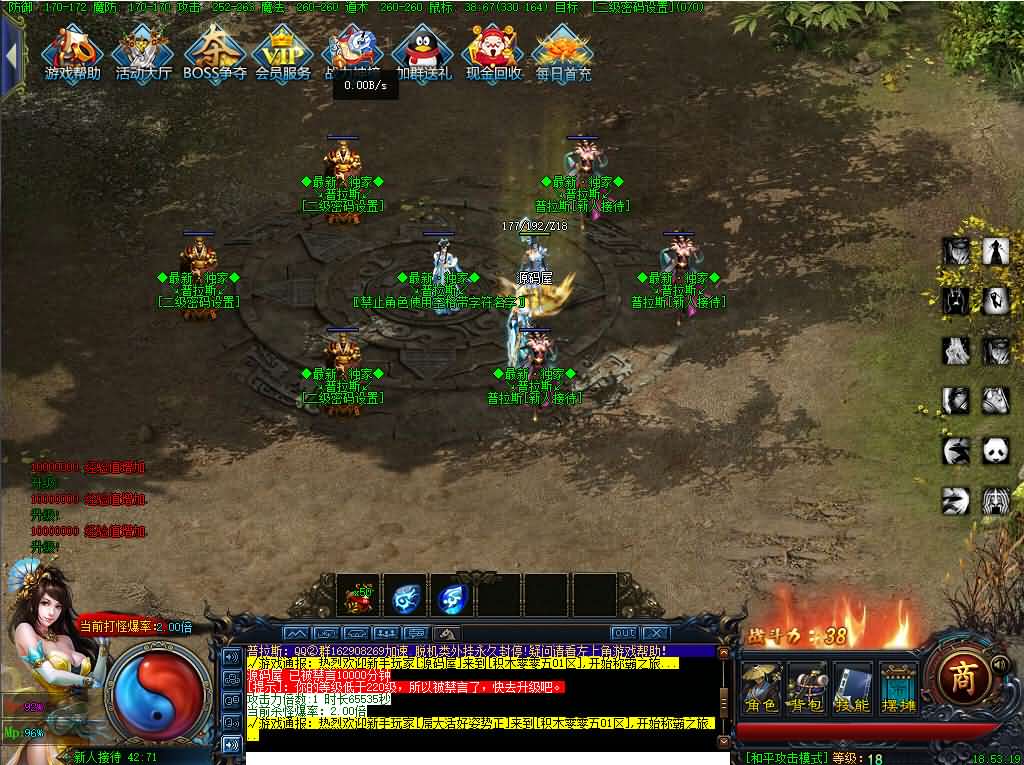Open the 技能 skills book
Image resolution: width=1024 pixels, height=765 pixels.
tap(852, 687)
